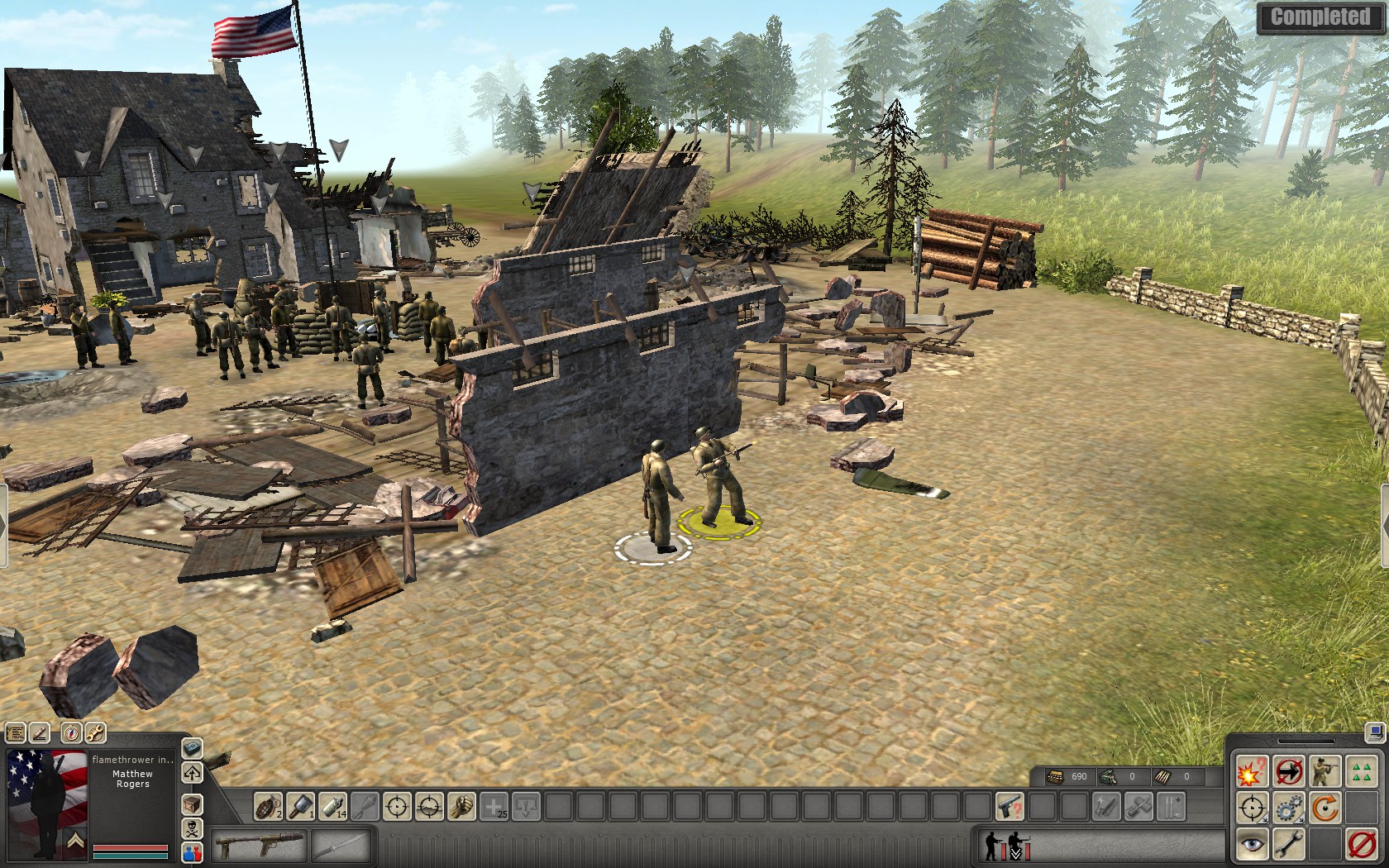Choose the knife secondary weapon slot

tap(341, 847)
